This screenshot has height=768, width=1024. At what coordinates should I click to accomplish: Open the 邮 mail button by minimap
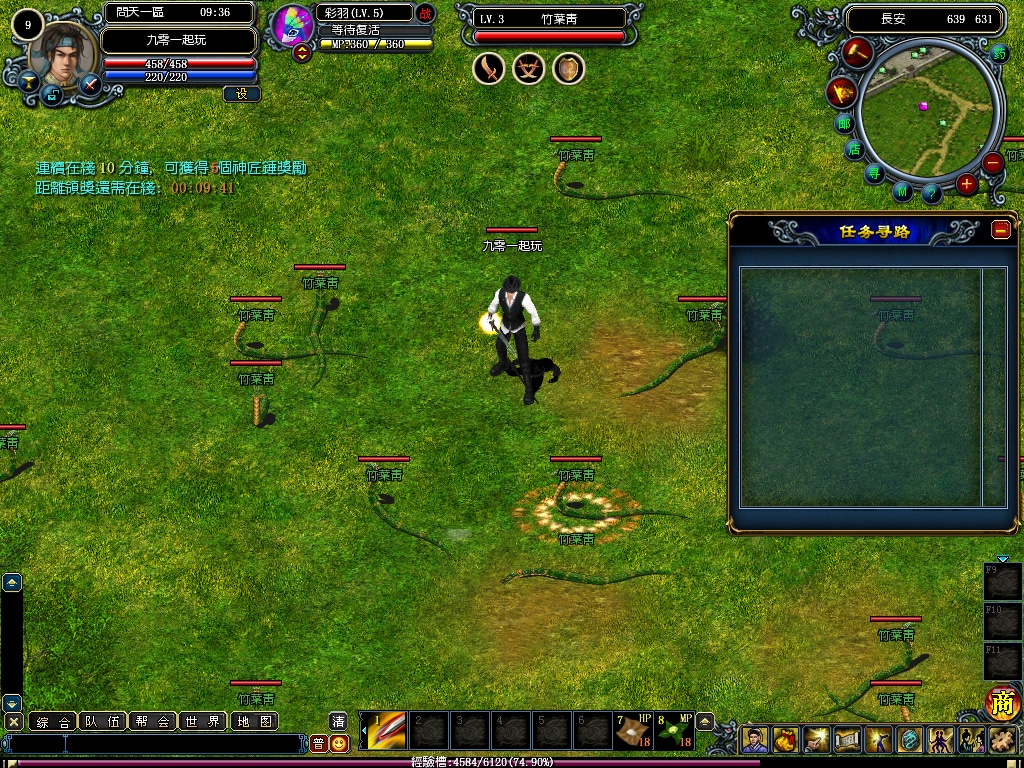[x=845, y=124]
